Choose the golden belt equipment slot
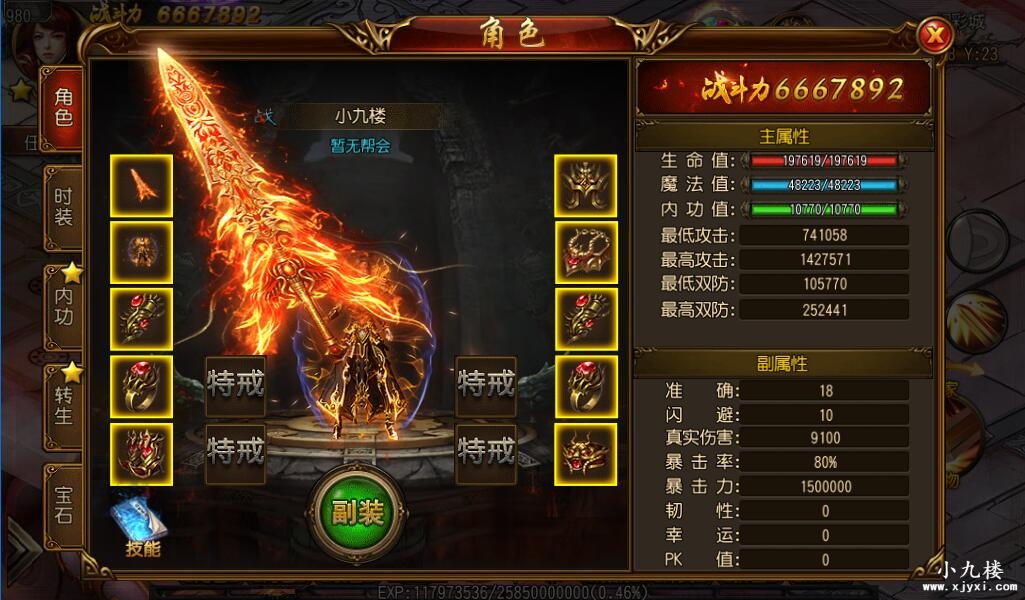1025x600 pixels. pos(585,454)
